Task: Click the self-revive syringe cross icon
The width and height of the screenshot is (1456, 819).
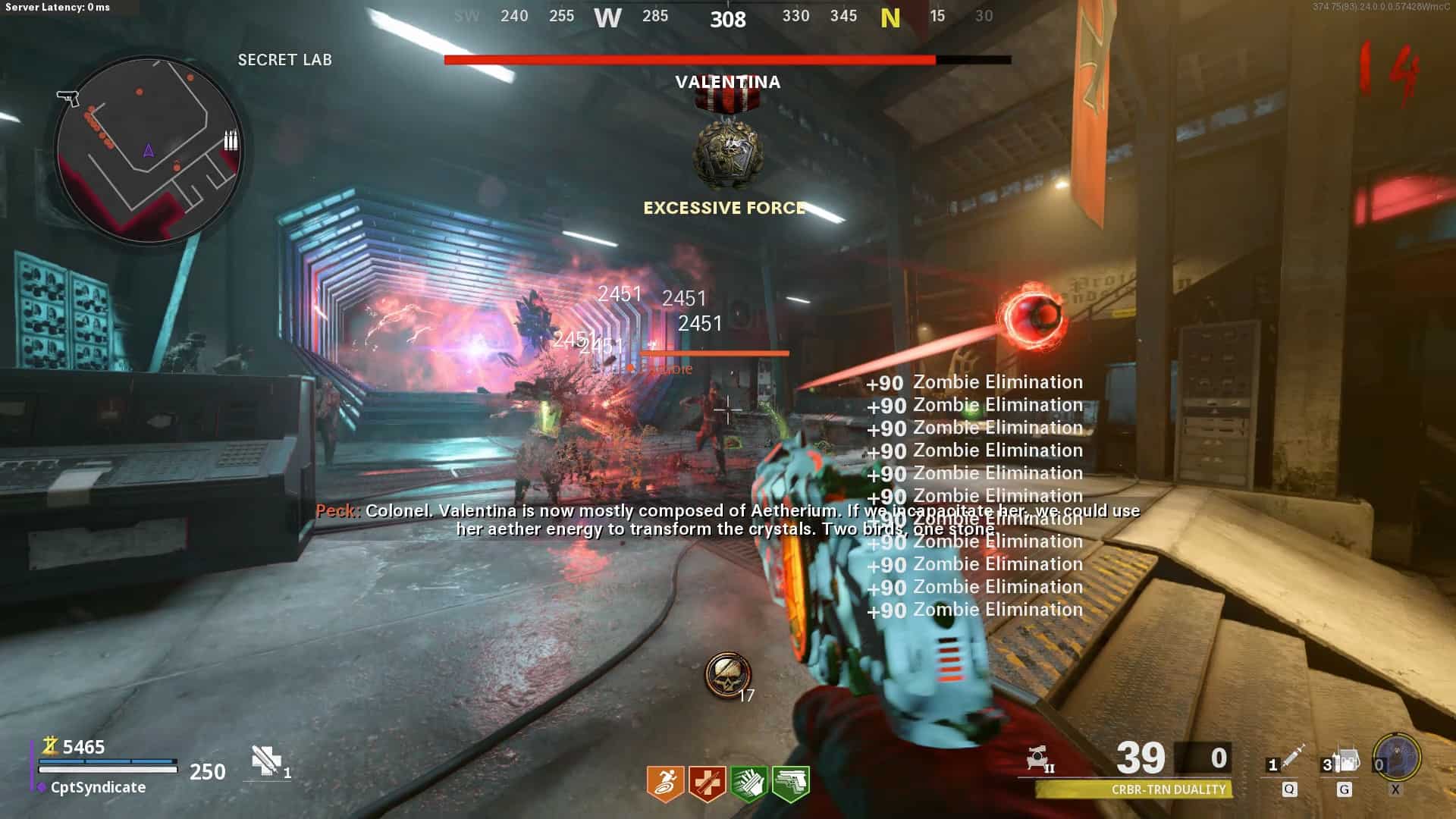Action: (x=266, y=761)
